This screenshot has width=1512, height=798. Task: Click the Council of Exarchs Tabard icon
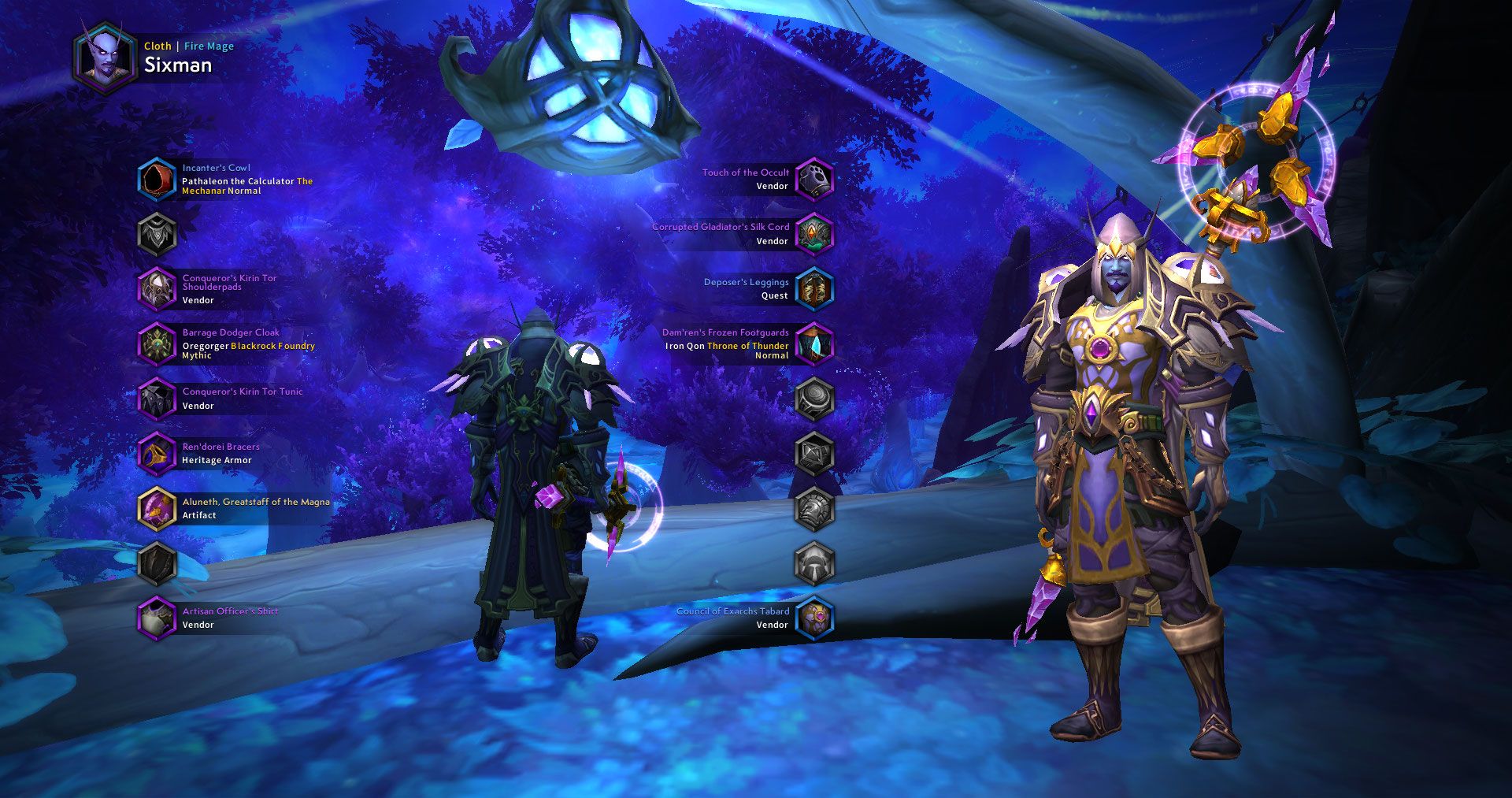pyautogui.click(x=815, y=618)
